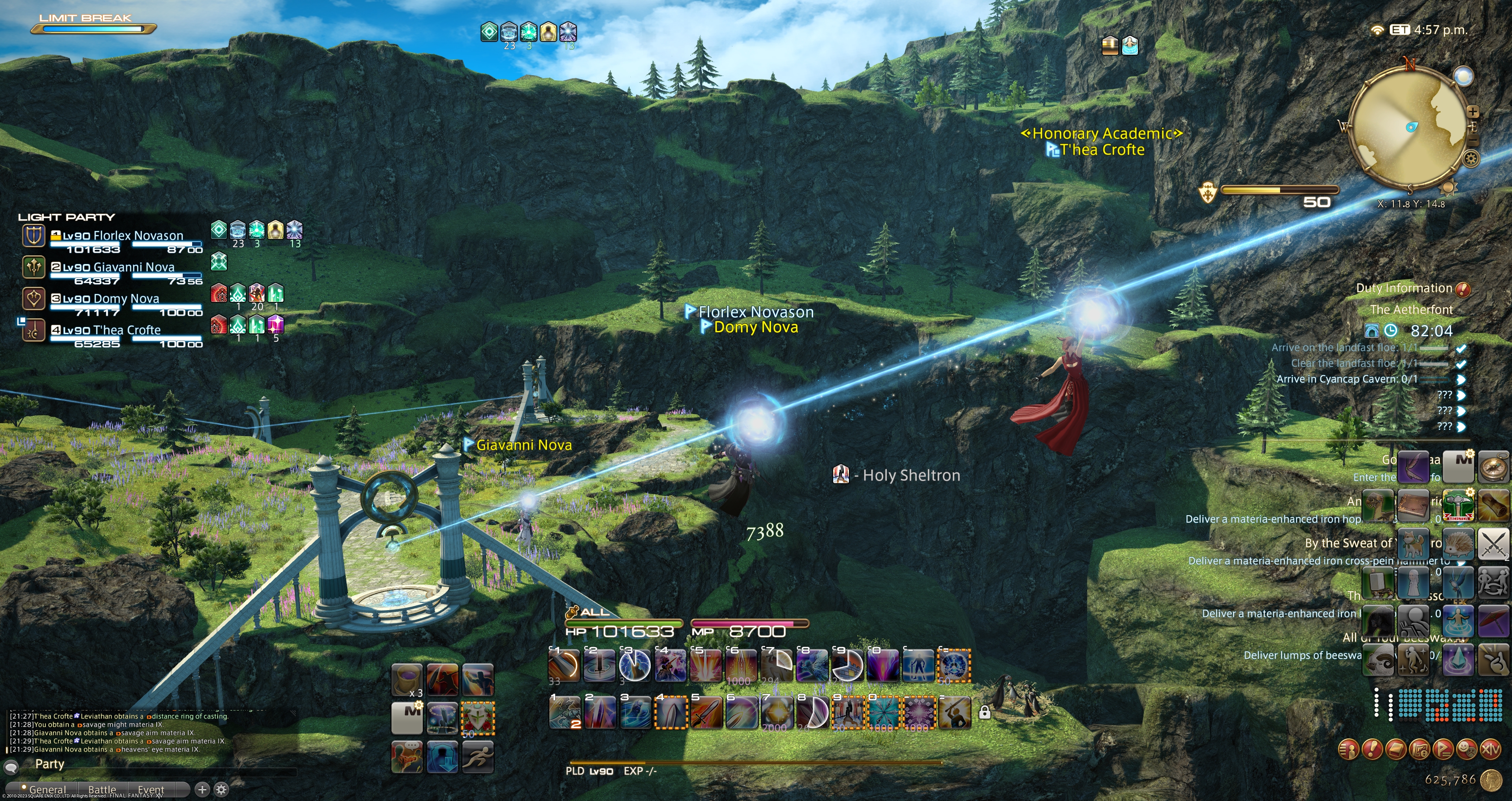Open the XIV system menu button
Viewport: 1512px width, 801px height.
point(1490,749)
